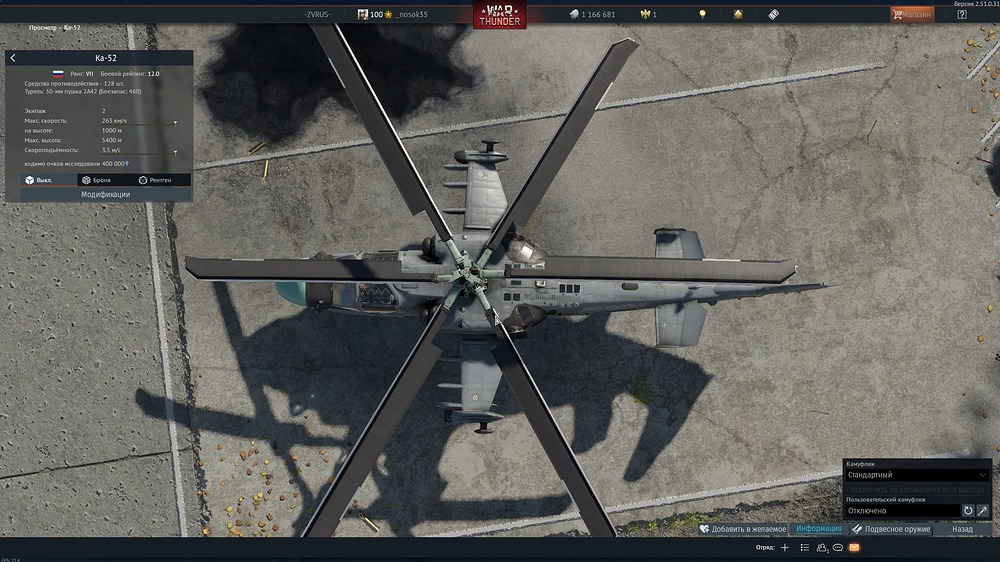Open the chat speech bubble icon
The image size is (1000, 562).
tap(838, 548)
